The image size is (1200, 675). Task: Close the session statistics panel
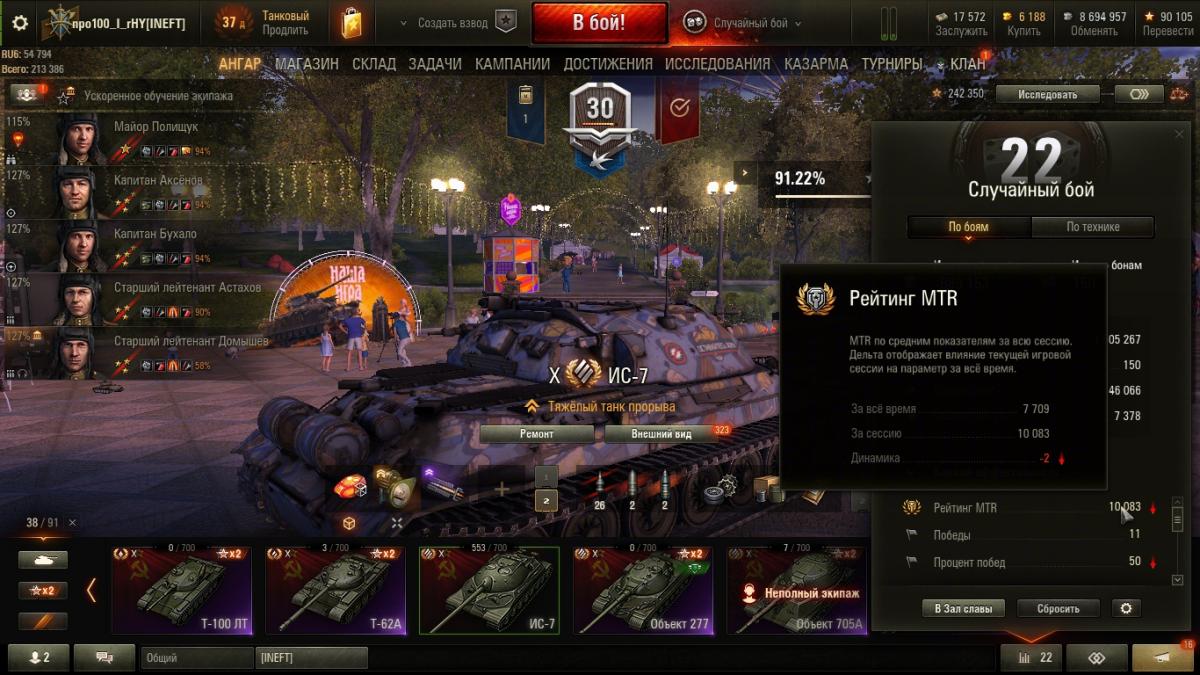coord(1177,133)
